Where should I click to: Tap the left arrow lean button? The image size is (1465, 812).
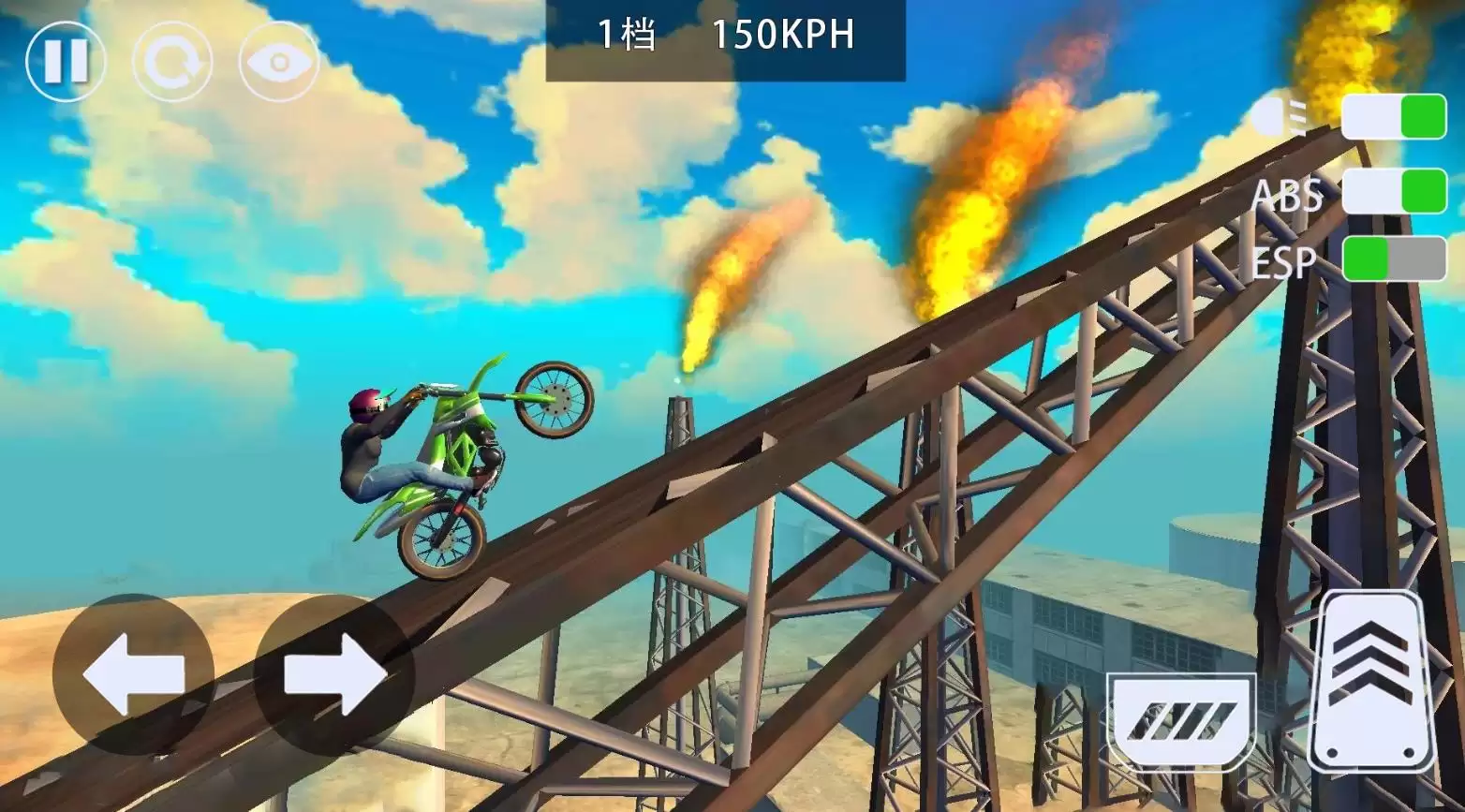pyautogui.click(x=133, y=674)
